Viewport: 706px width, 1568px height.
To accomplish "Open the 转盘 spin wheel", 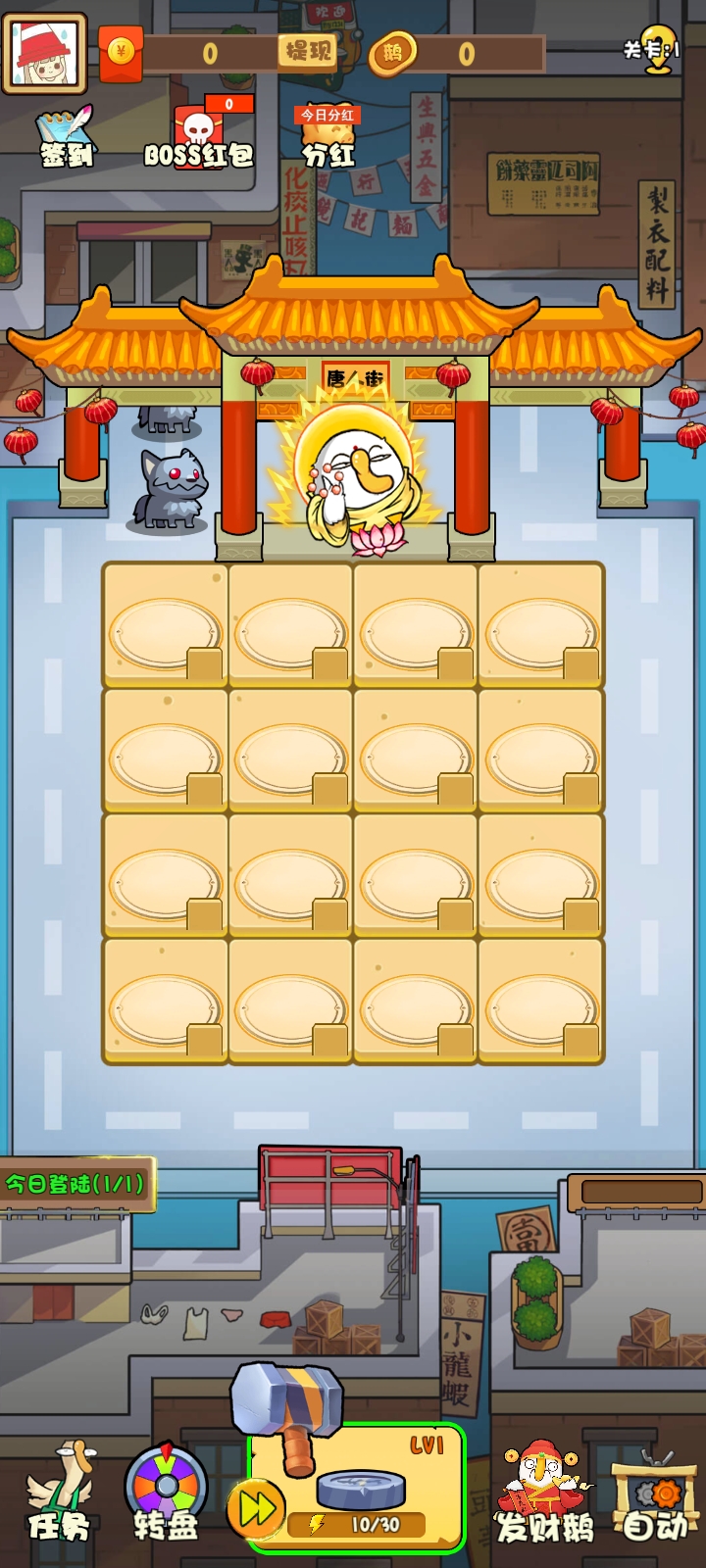I will coord(166,1493).
